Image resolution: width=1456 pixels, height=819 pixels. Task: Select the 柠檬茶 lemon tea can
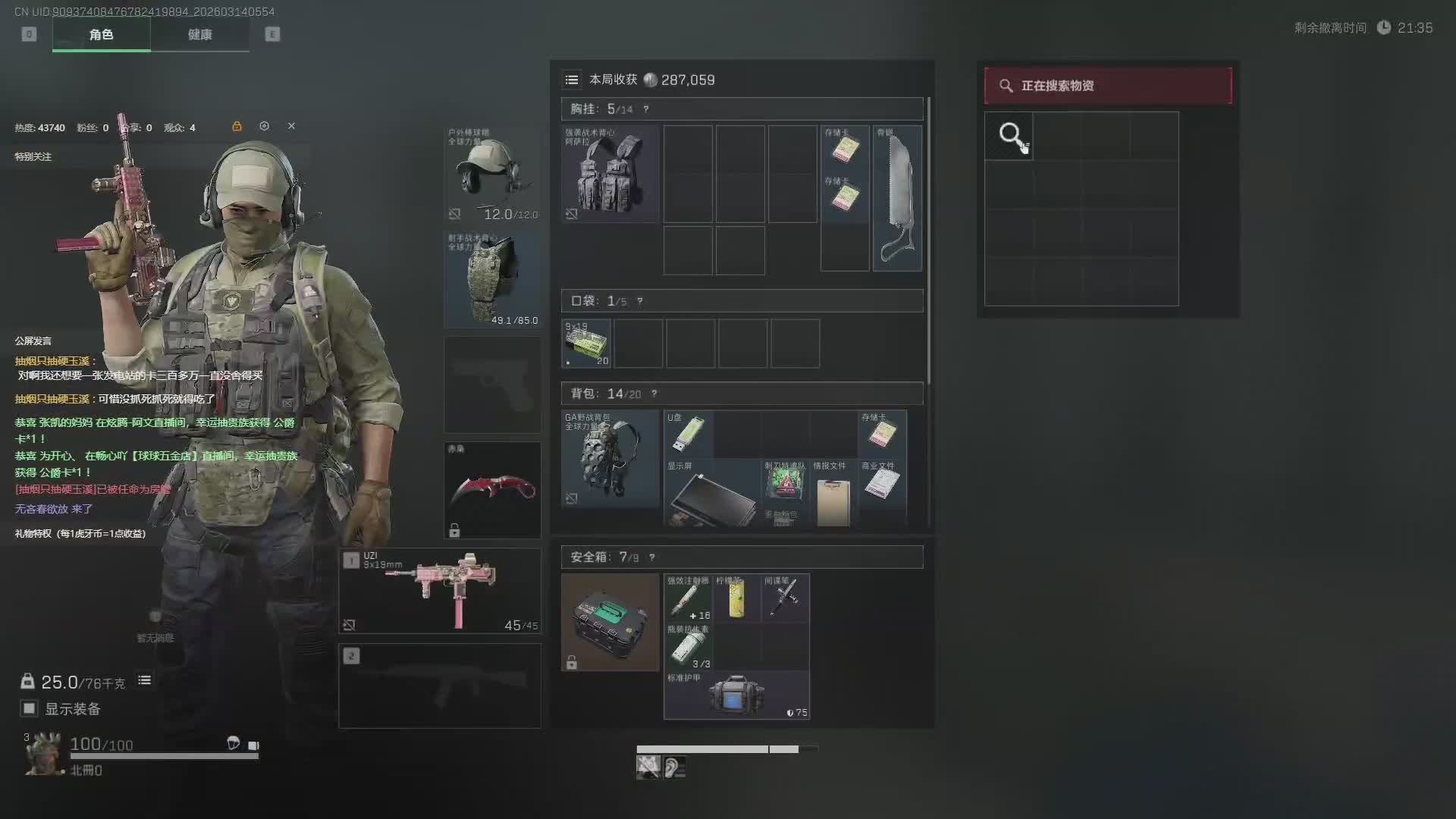736,598
